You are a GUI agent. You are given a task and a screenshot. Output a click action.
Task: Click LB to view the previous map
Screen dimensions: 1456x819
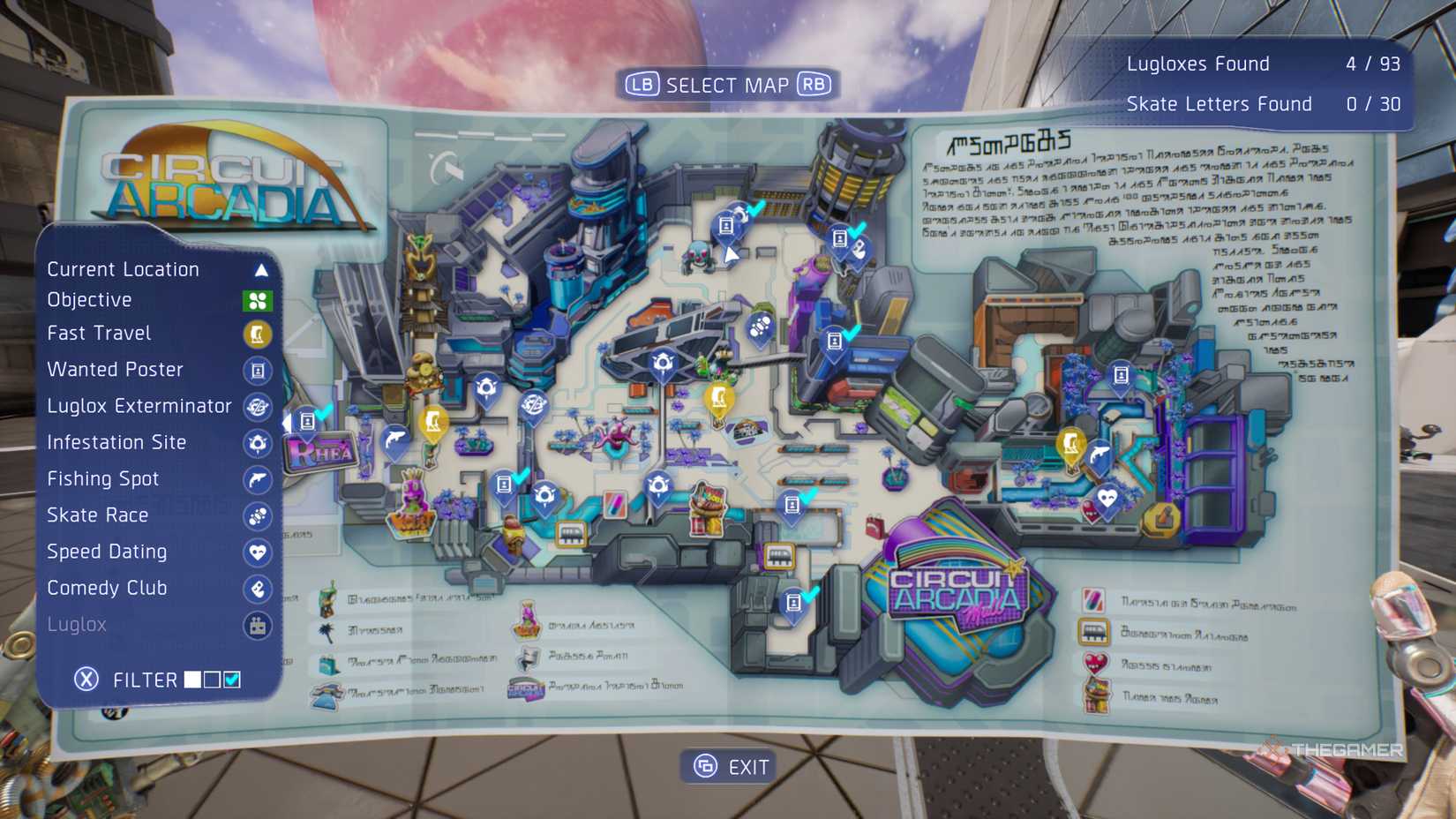643,85
